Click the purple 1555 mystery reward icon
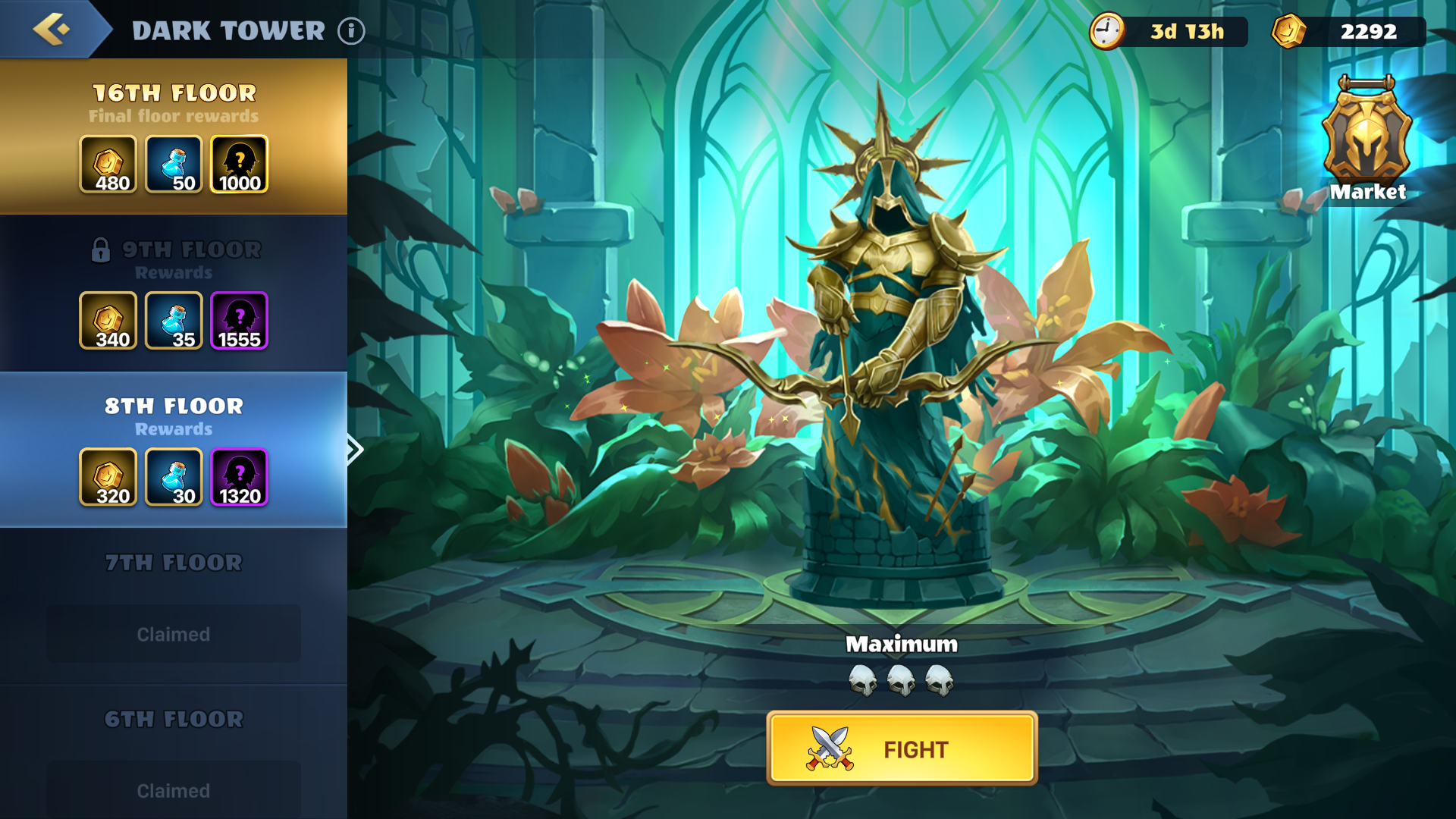The image size is (1456, 819). coord(239,321)
